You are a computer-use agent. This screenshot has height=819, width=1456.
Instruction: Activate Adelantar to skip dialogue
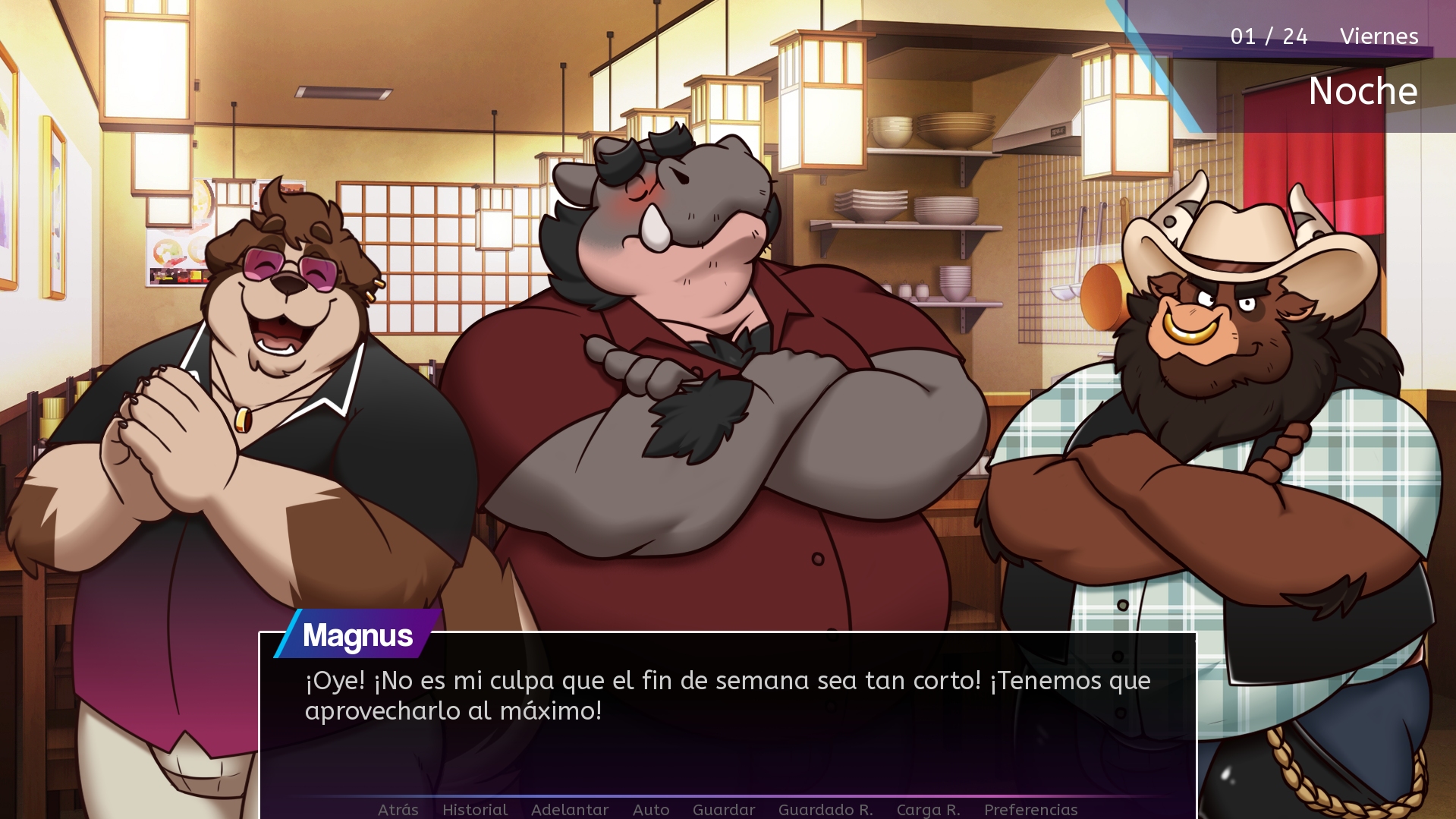(x=569, y=809)
